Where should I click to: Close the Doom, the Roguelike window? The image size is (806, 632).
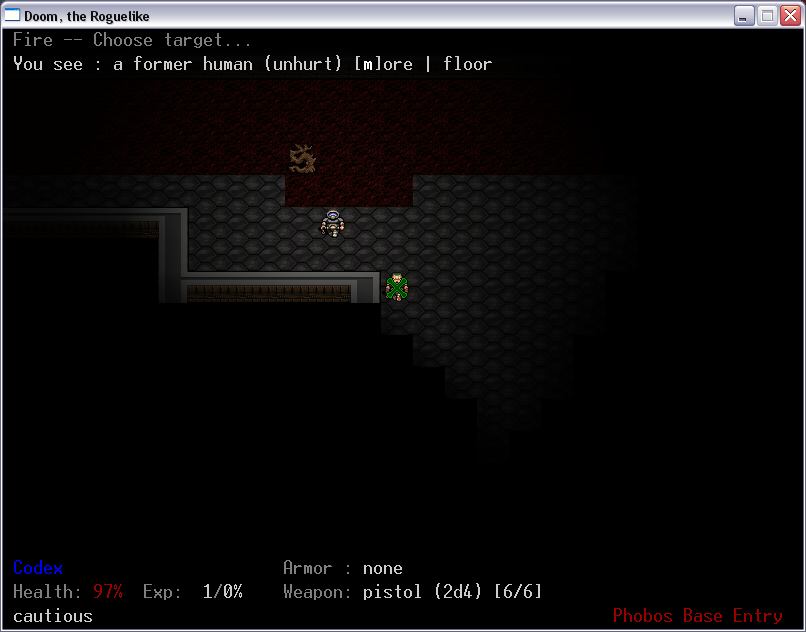(x=789, y=15)
